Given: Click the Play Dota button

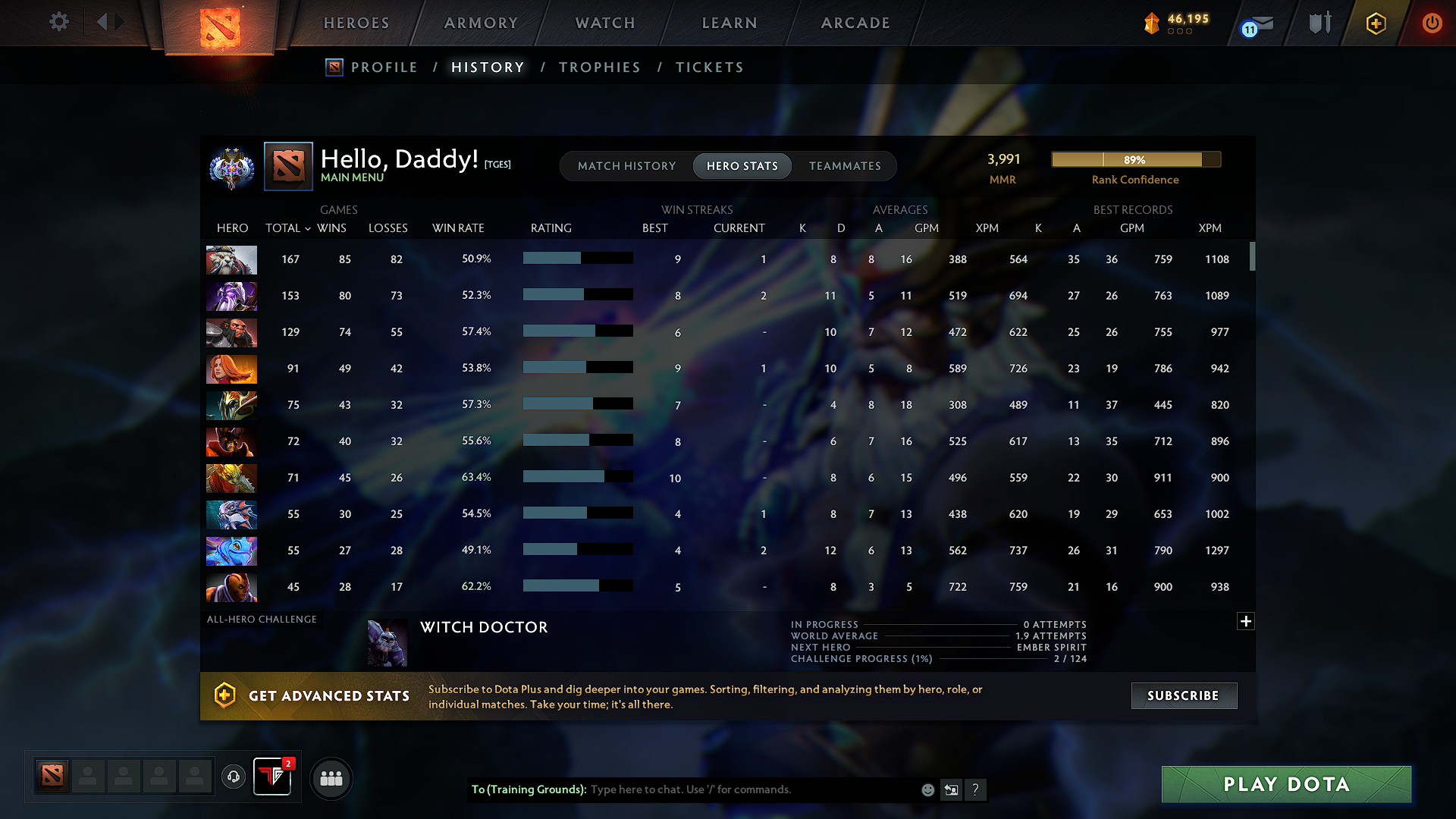Looking at the screenshot, I should pyautogui.click(x=1285, y=784).
